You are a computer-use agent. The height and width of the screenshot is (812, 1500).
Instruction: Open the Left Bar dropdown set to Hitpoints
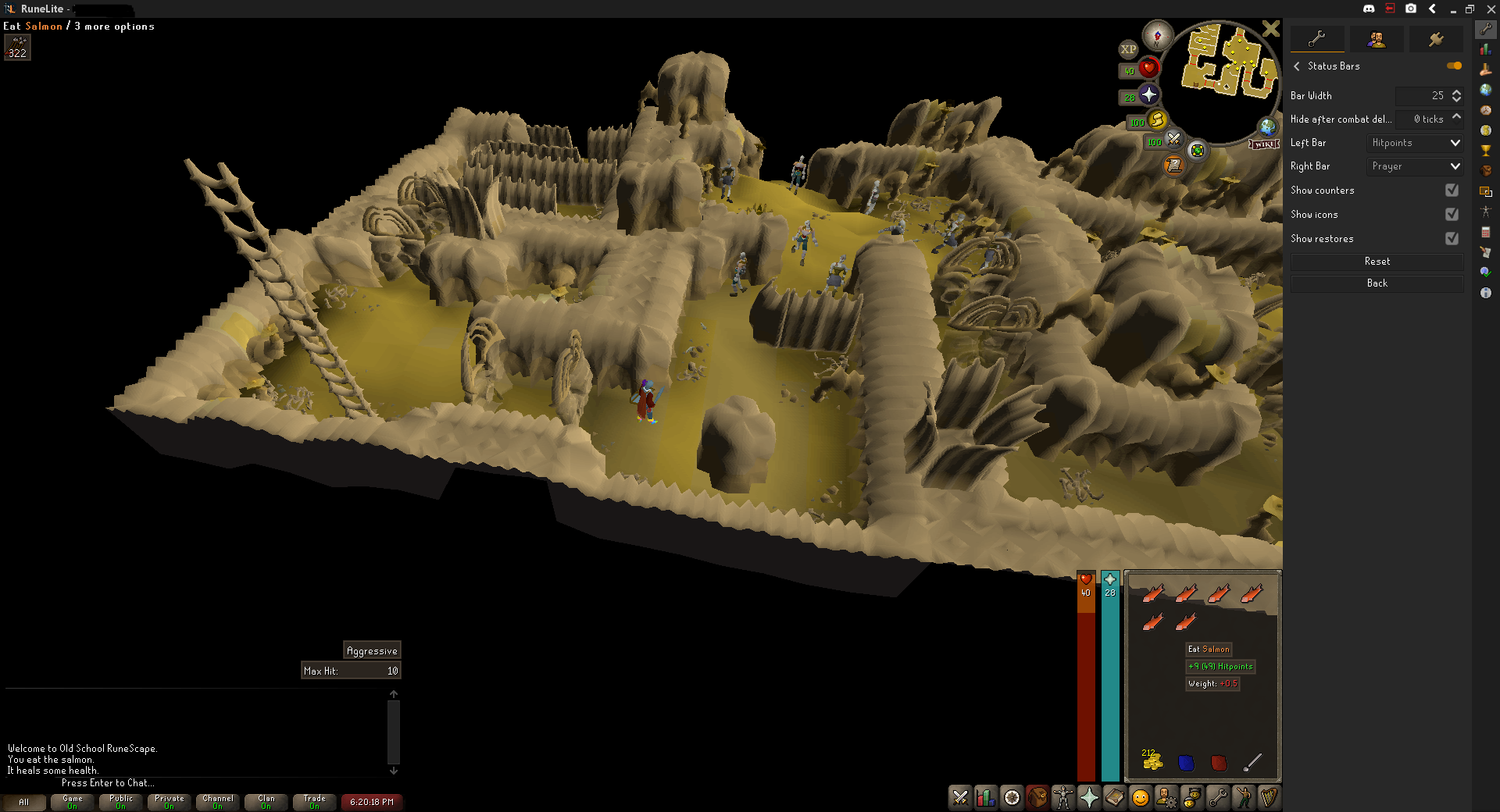point(1414,143)
